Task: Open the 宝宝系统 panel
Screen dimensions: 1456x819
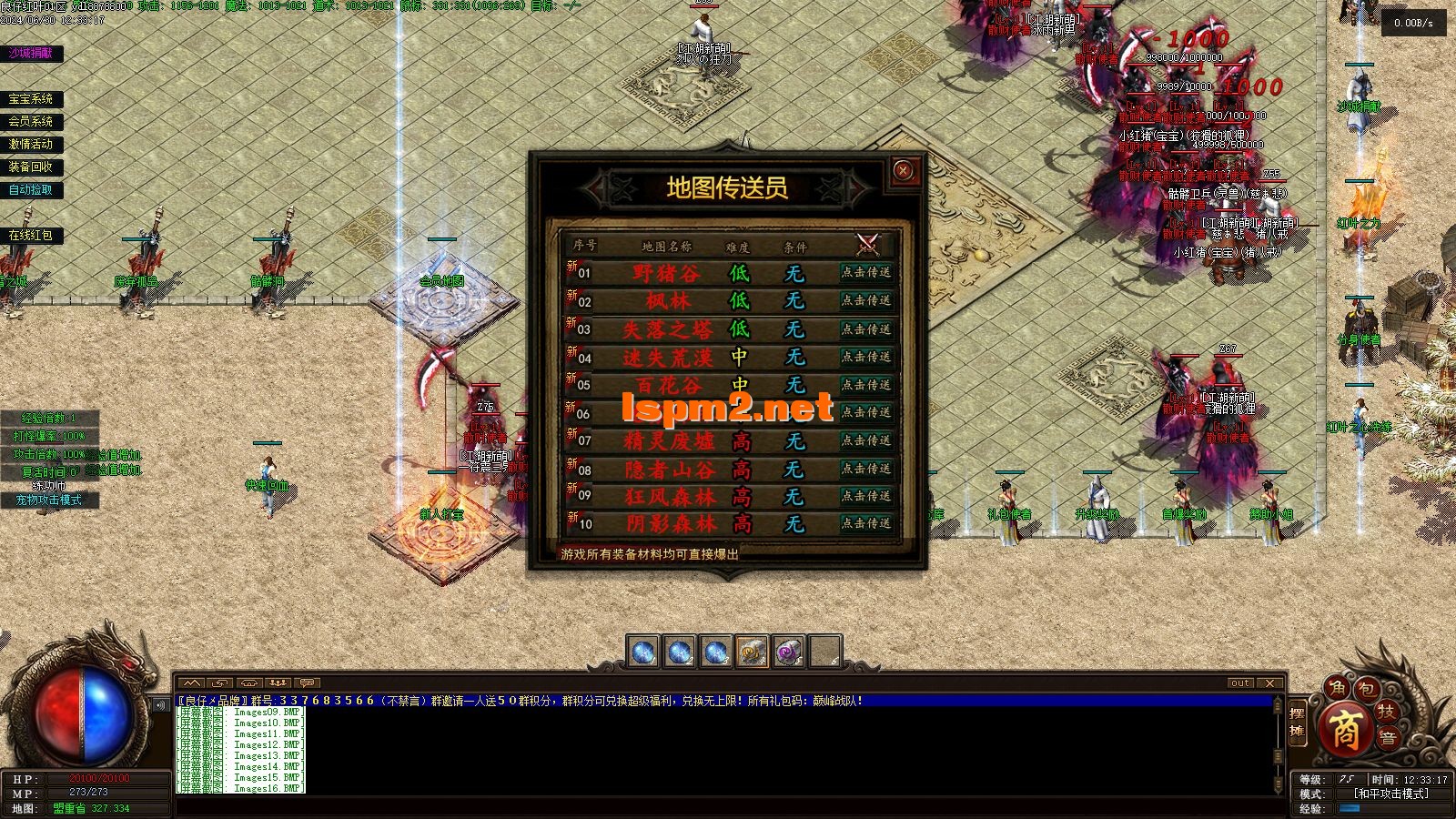Action: coord(31,99)
